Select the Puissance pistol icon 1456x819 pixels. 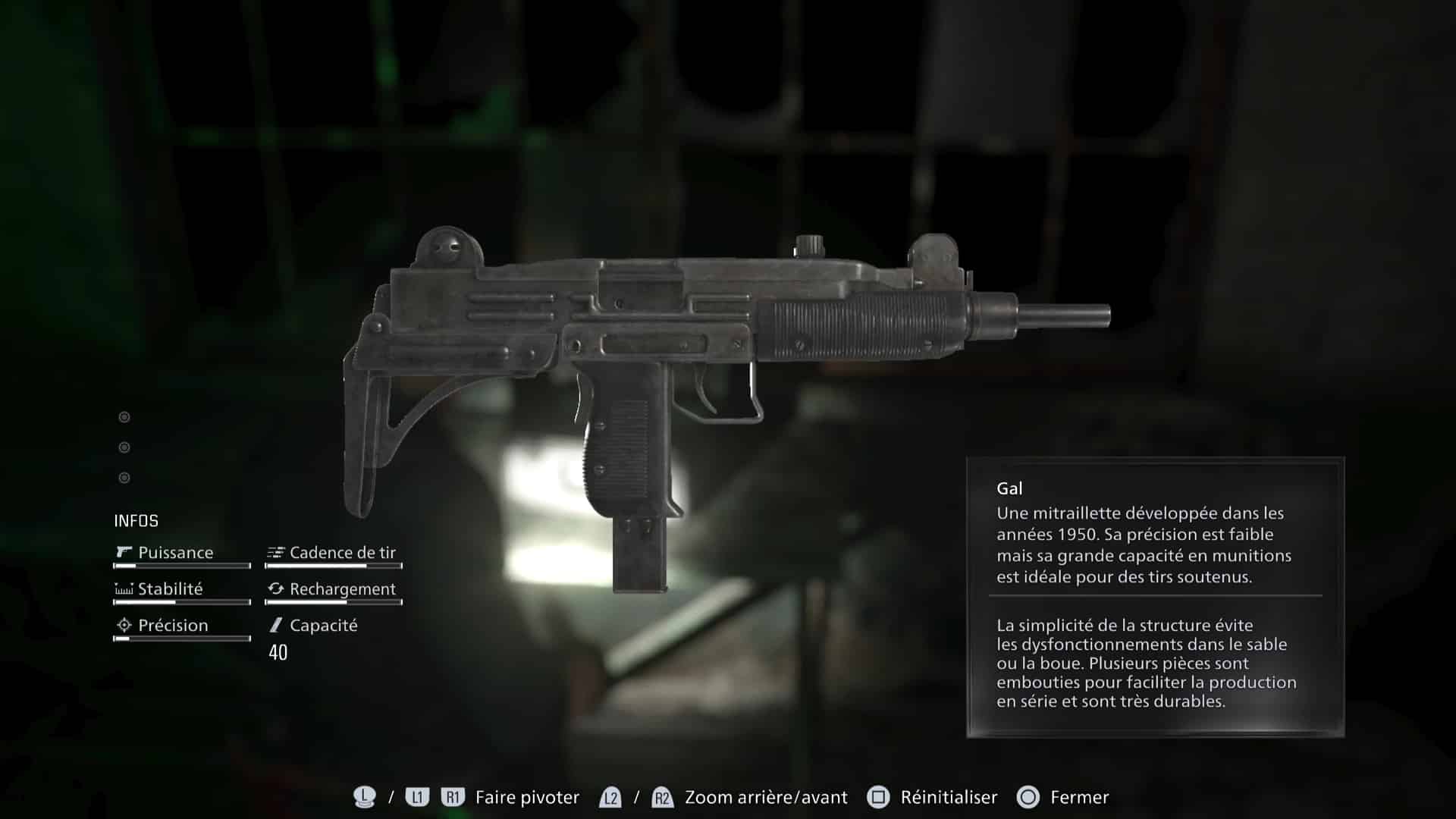tap(124, 552)
